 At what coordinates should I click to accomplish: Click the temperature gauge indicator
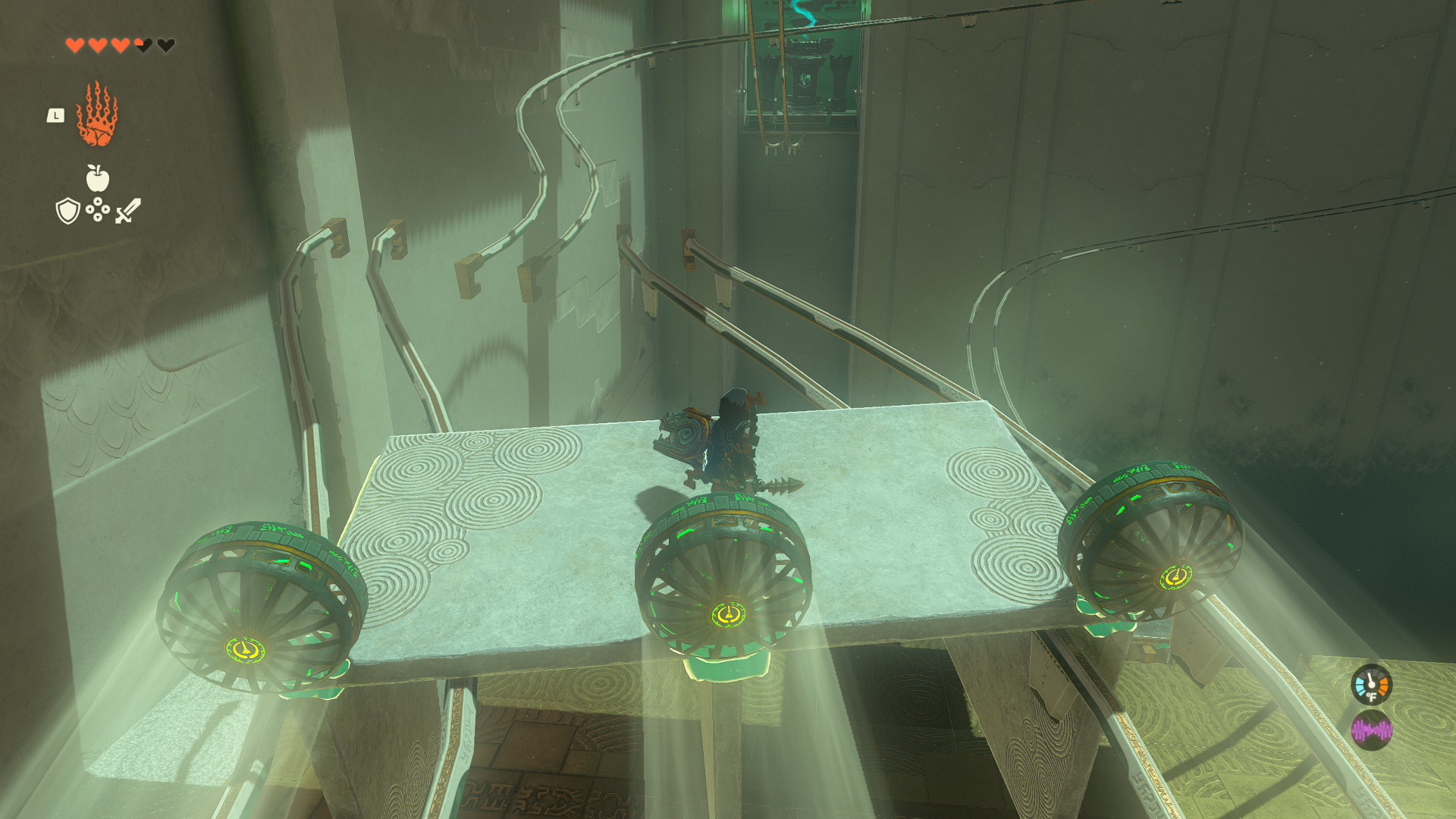tap(1371, 685)
